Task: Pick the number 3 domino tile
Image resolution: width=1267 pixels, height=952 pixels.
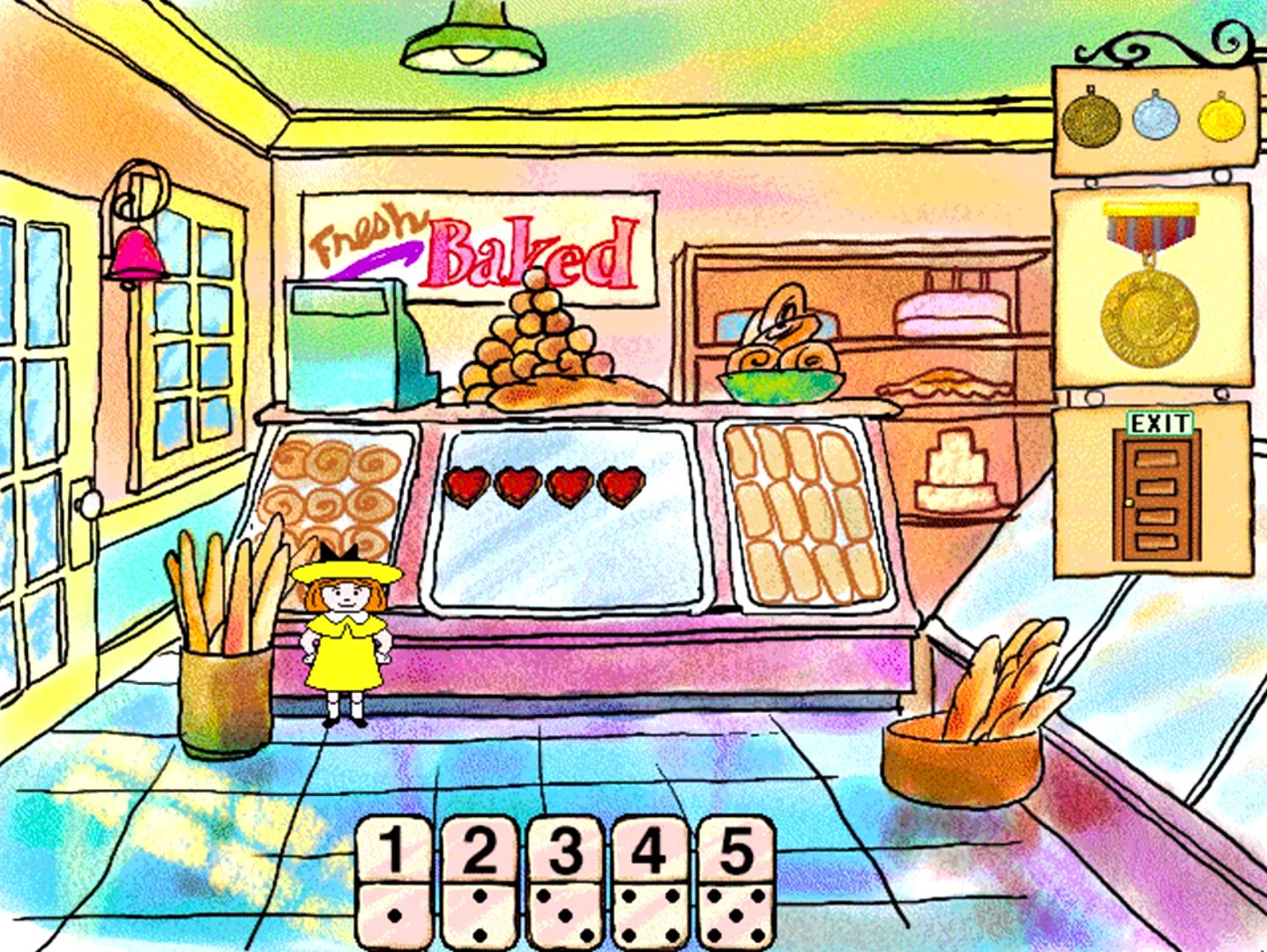Action: click(x=565, y=881)
